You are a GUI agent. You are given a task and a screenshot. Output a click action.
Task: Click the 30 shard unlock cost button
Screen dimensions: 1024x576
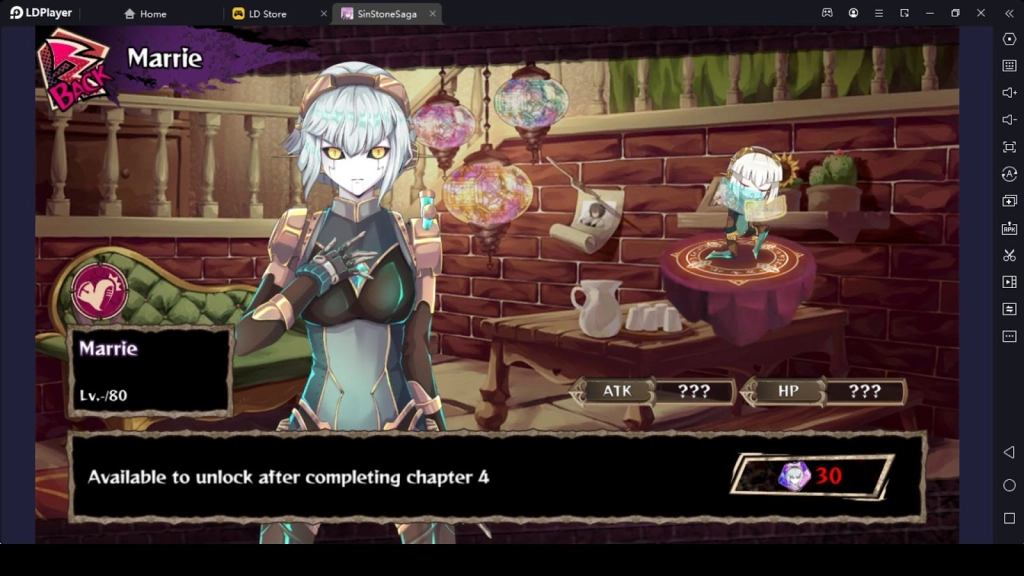coord(811,475)
